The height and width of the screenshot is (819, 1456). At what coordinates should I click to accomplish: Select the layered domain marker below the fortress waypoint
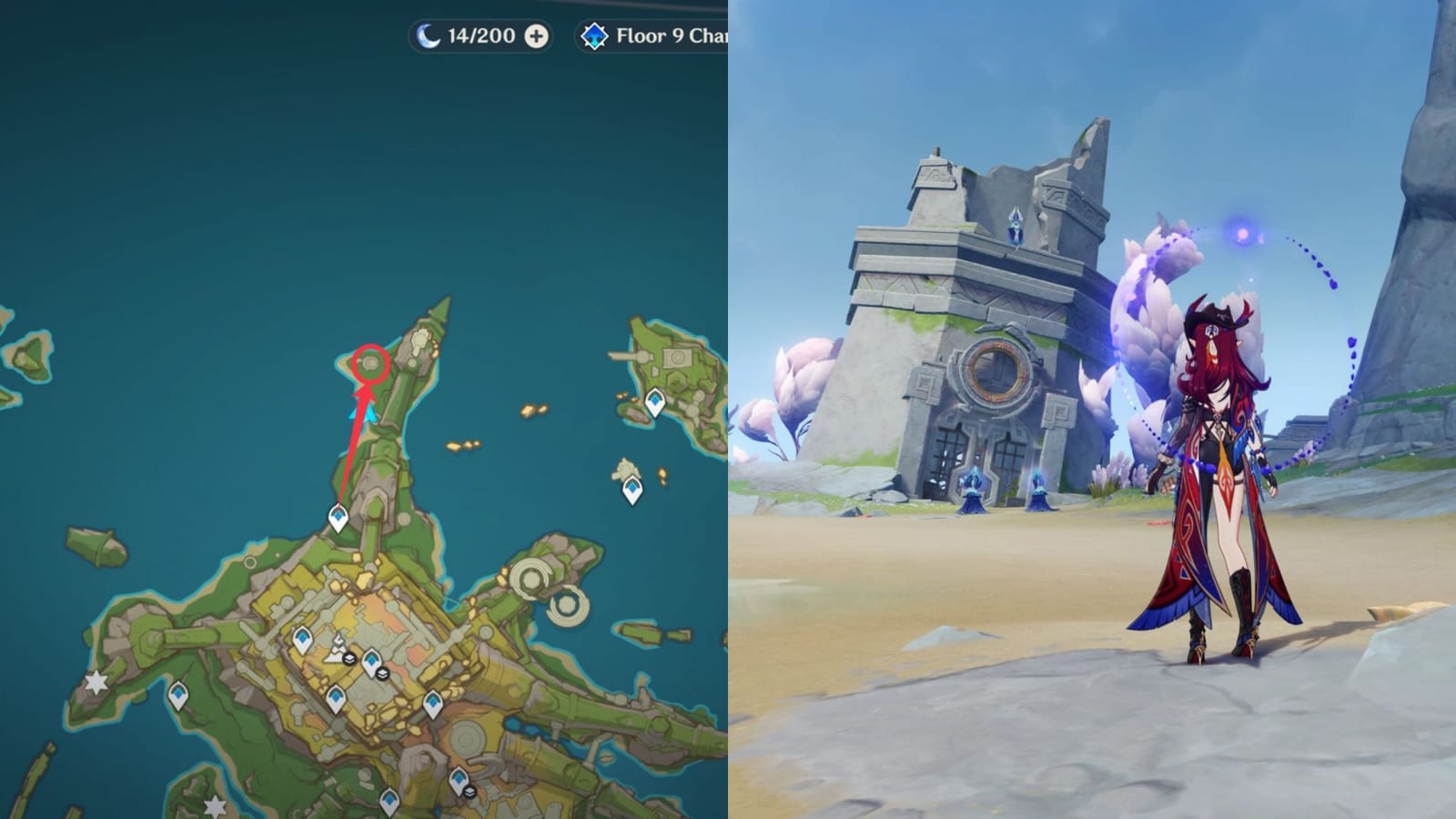(381, 673)
